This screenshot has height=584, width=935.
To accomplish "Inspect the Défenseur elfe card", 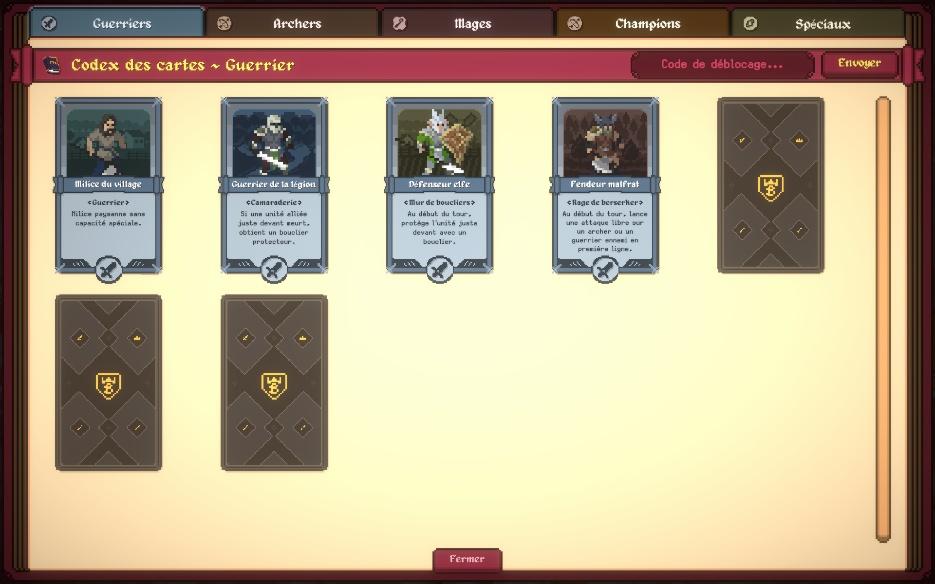I will 440,185.
